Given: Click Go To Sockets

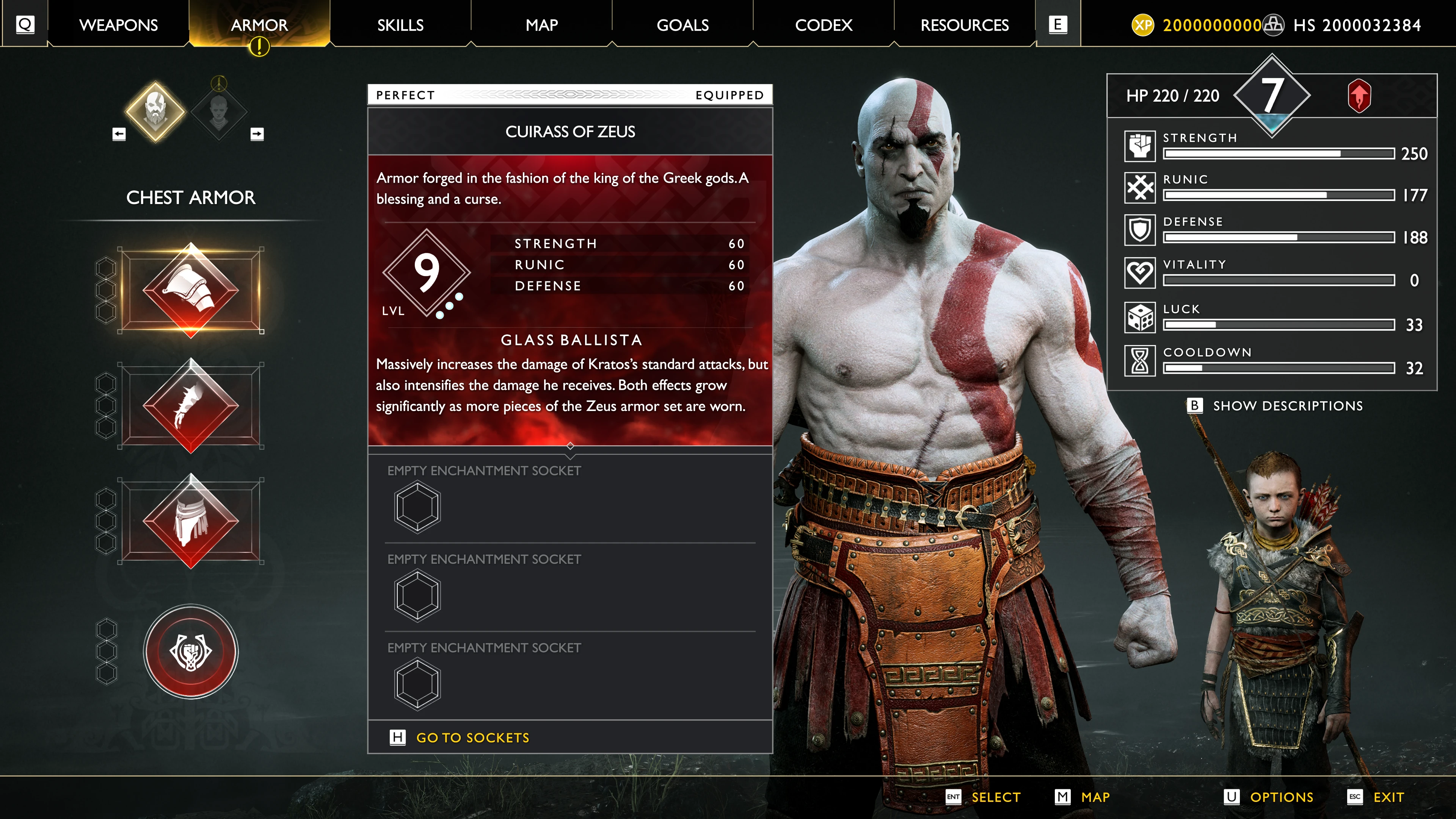Looking at the screenshot, I should [472, 737].
